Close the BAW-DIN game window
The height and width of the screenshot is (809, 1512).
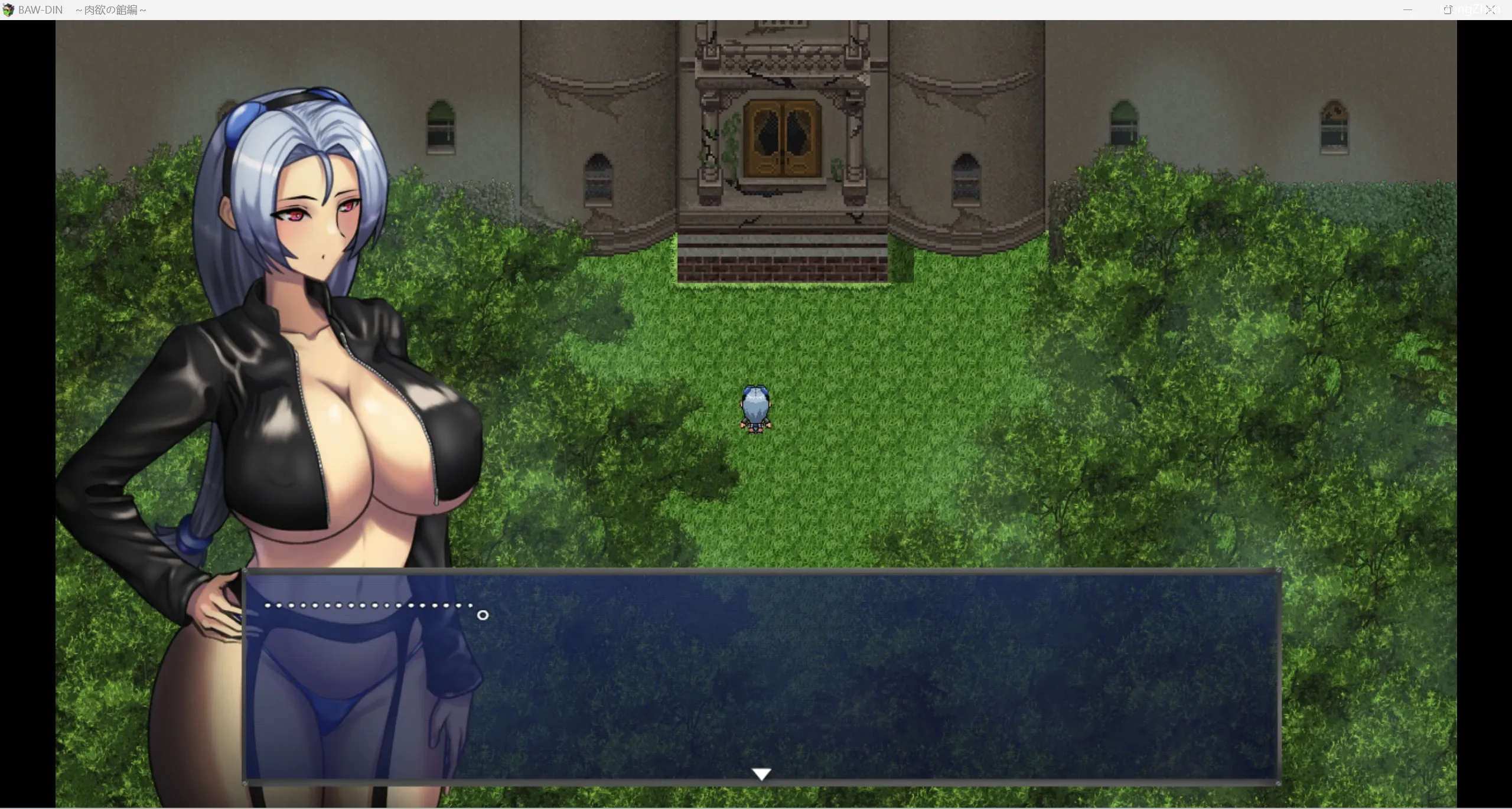pyautogui.click(x=1491, y=10)
